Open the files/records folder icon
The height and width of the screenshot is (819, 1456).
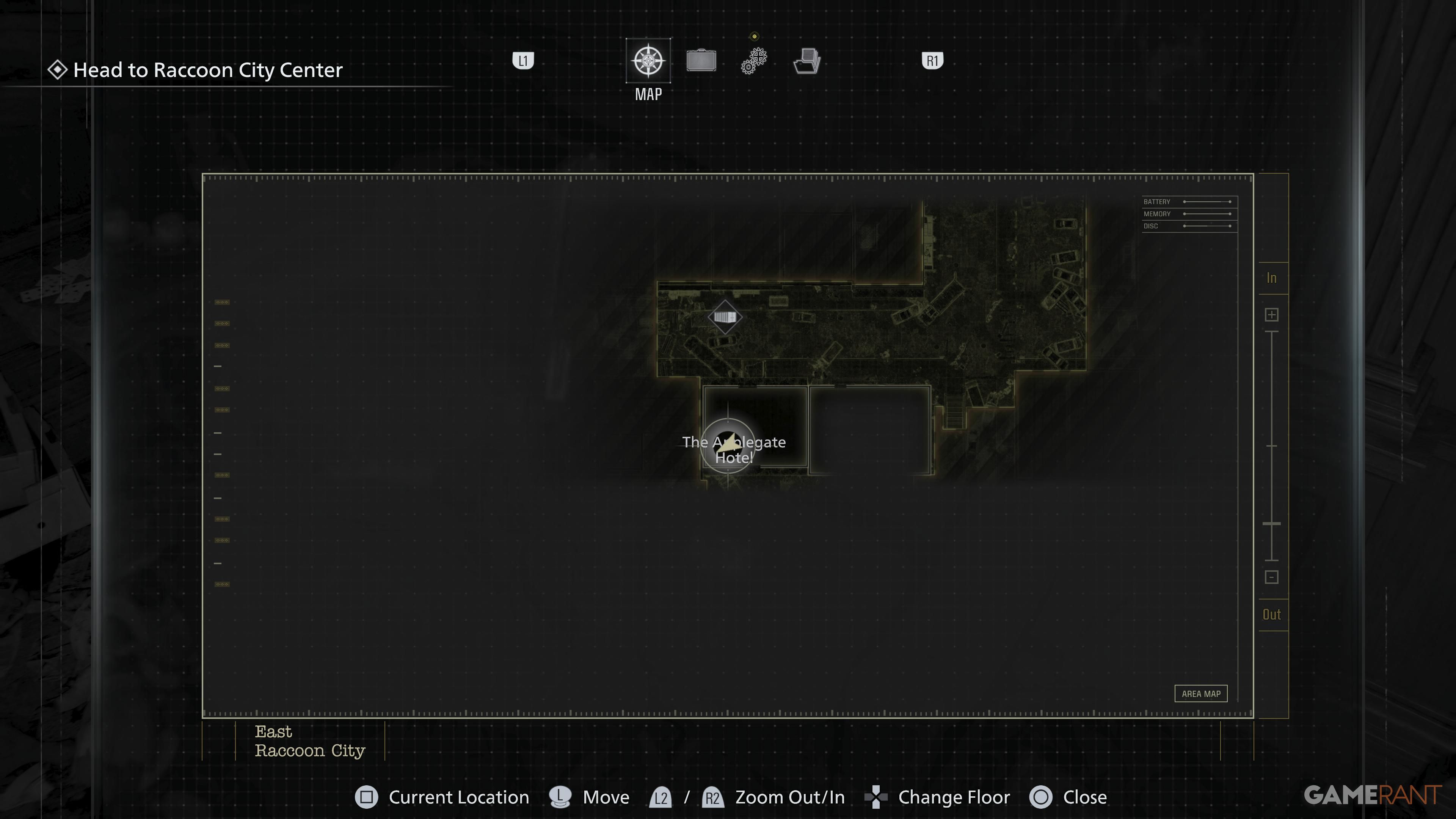[x=806, y=61]
